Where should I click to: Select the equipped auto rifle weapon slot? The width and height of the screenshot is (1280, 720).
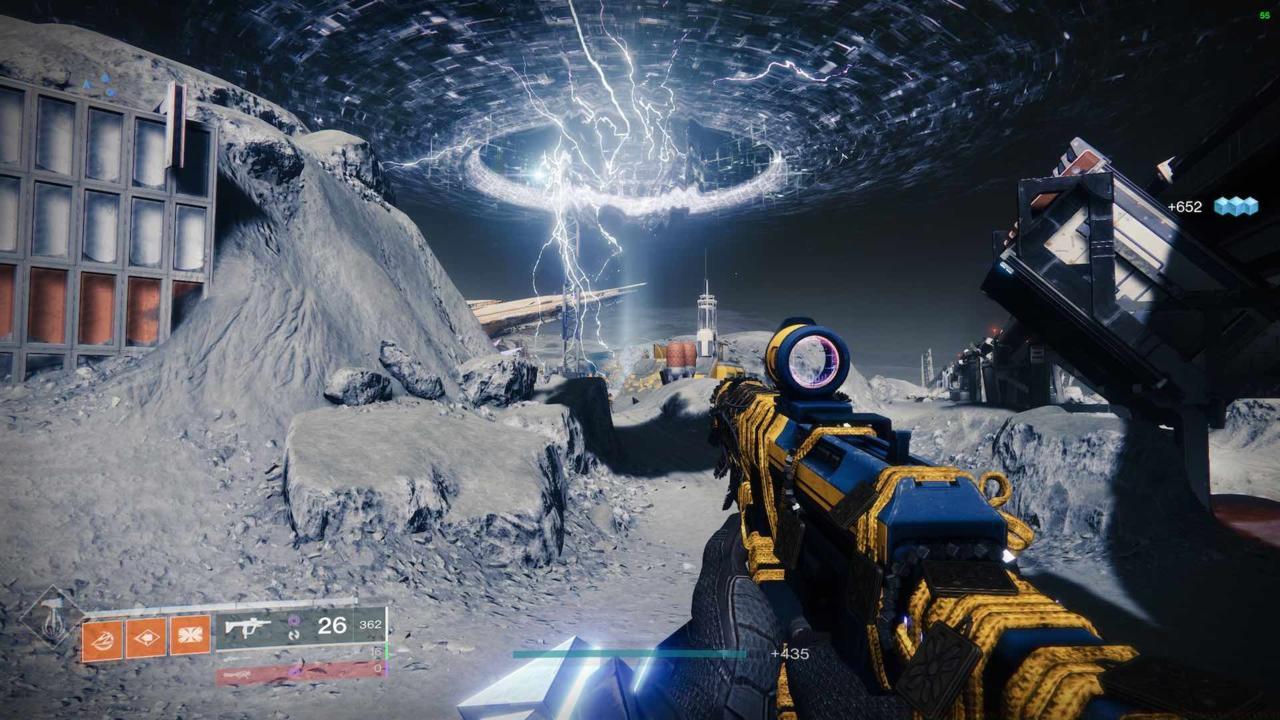click(299, 627)
